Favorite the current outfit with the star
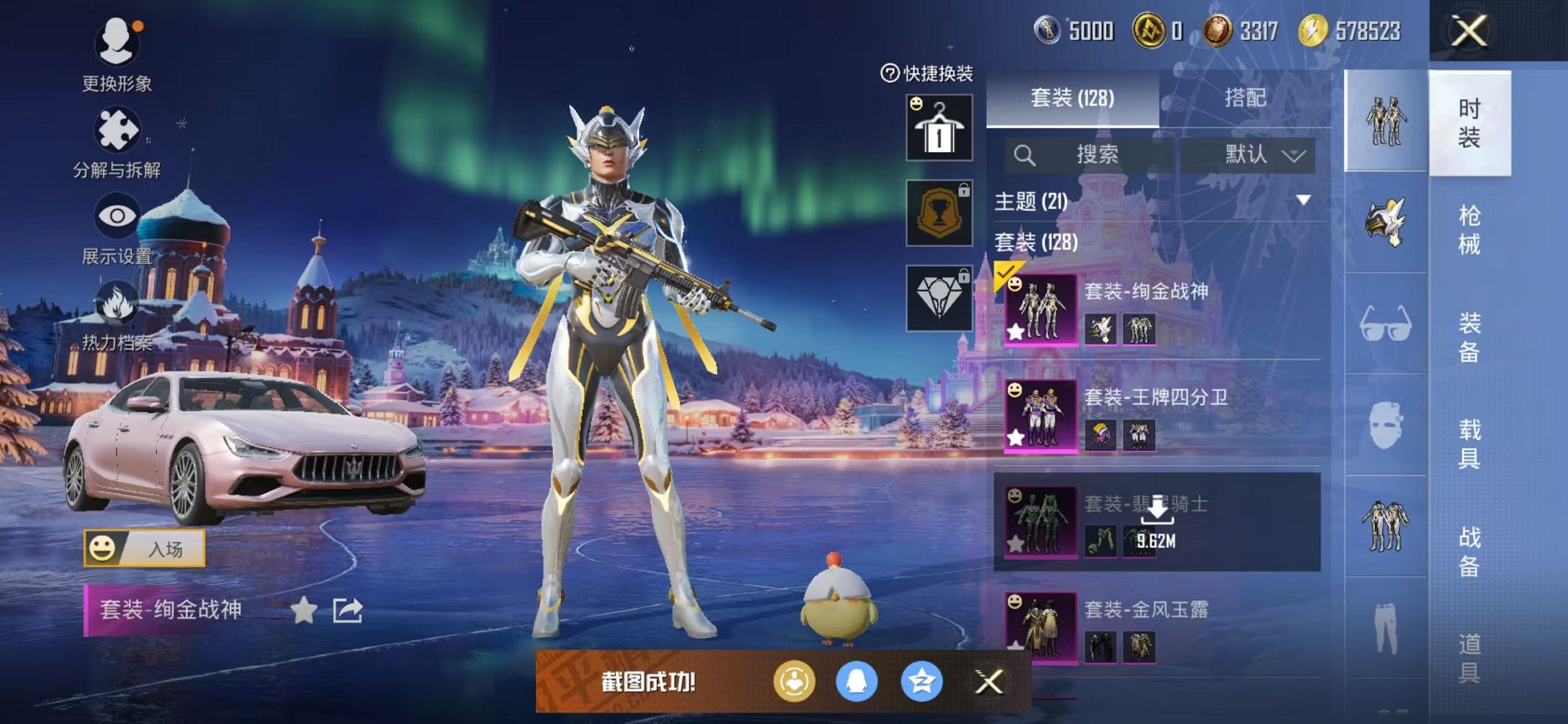The image size is (1568, 724). coord(303,610)
